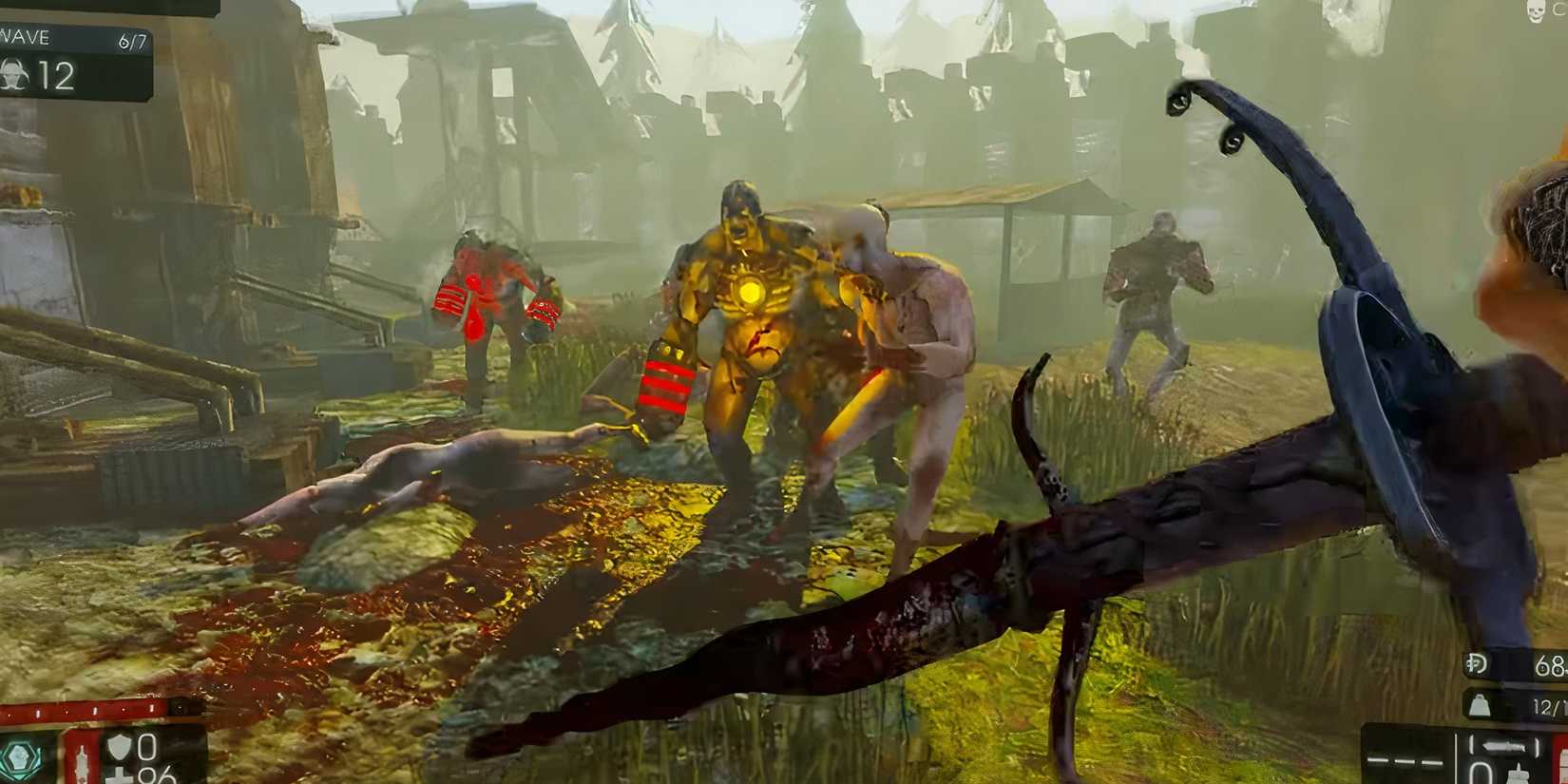Image resolution: width=1568 pixels, height=784 pixels.
Task: Select the weapon icon near the ammo counter
Action: pos(1504,746)
